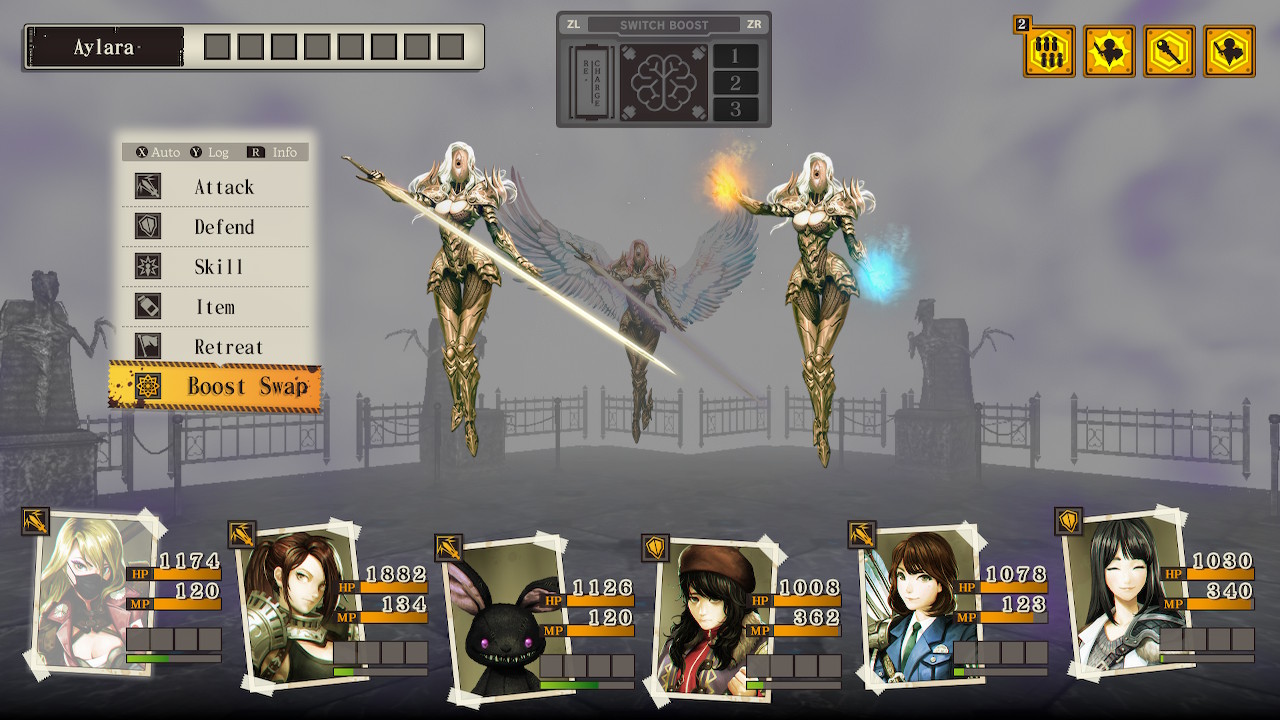Click the brain icon in Switch Boost panel

663,83
